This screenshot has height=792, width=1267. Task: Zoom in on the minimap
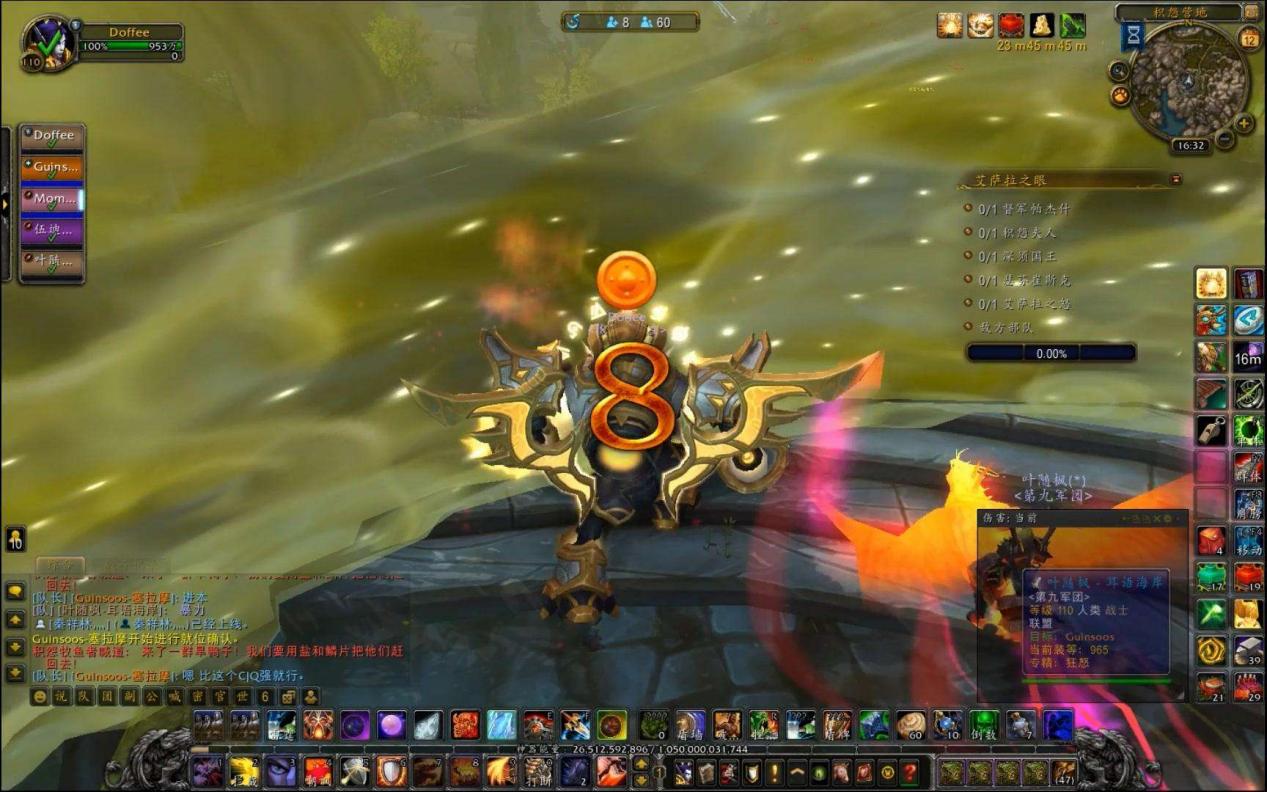(x=1245, y=124)
